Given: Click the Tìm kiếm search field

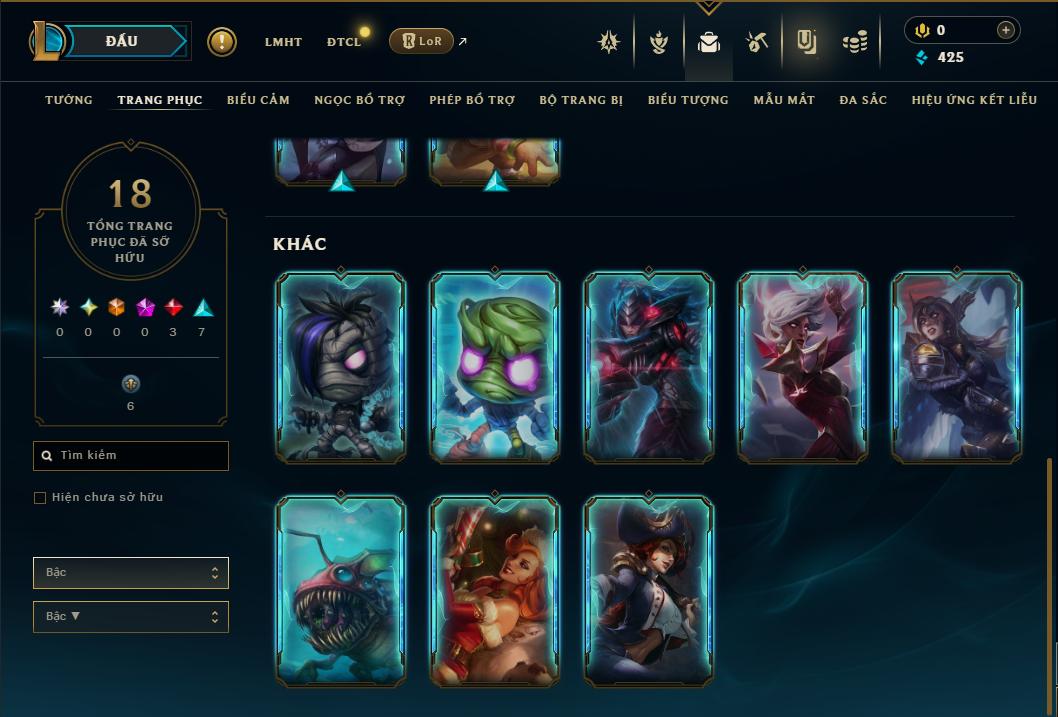Looking at the screenshot, I should coord(131,456).
